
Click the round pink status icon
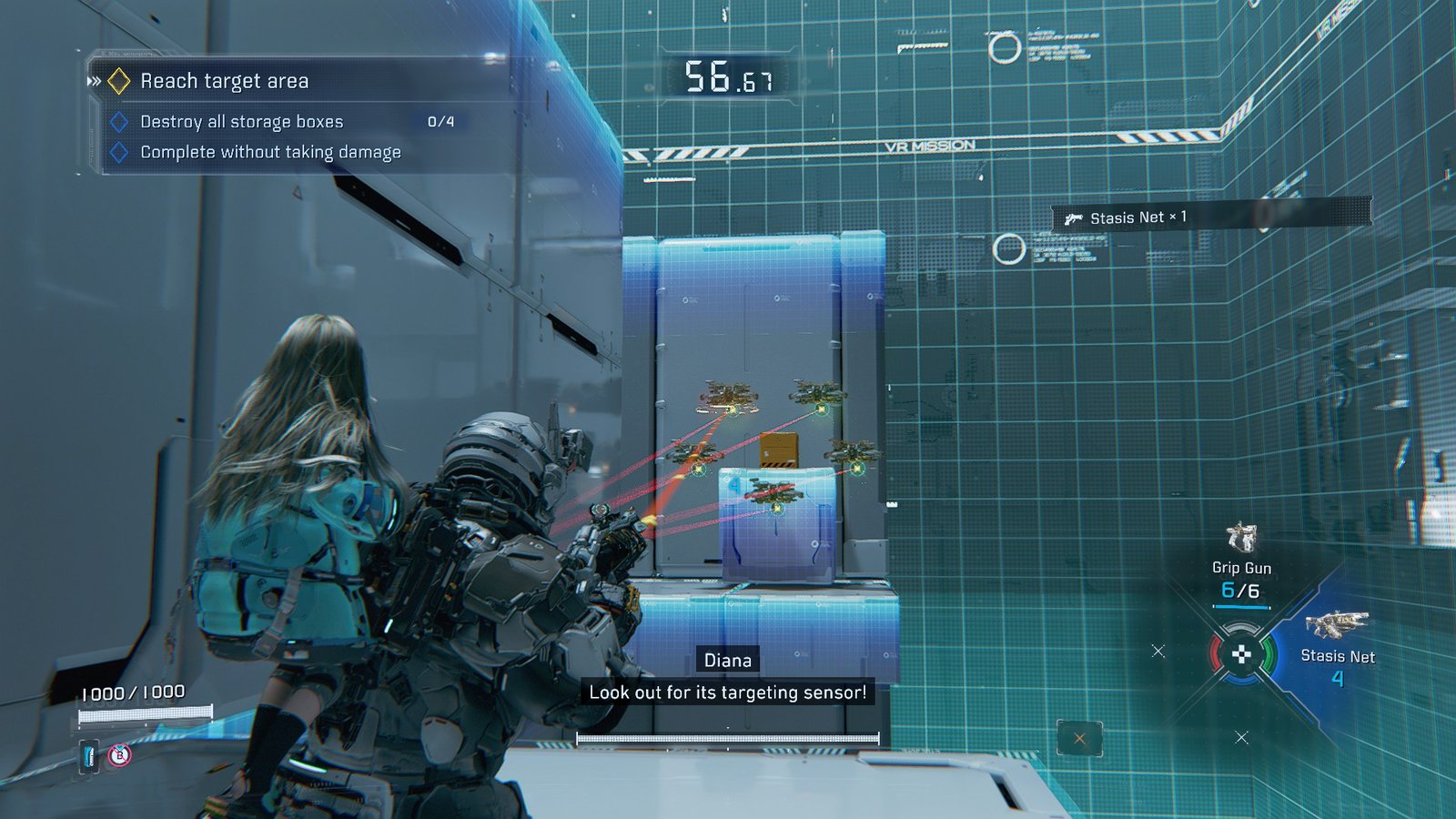(119, 754)
